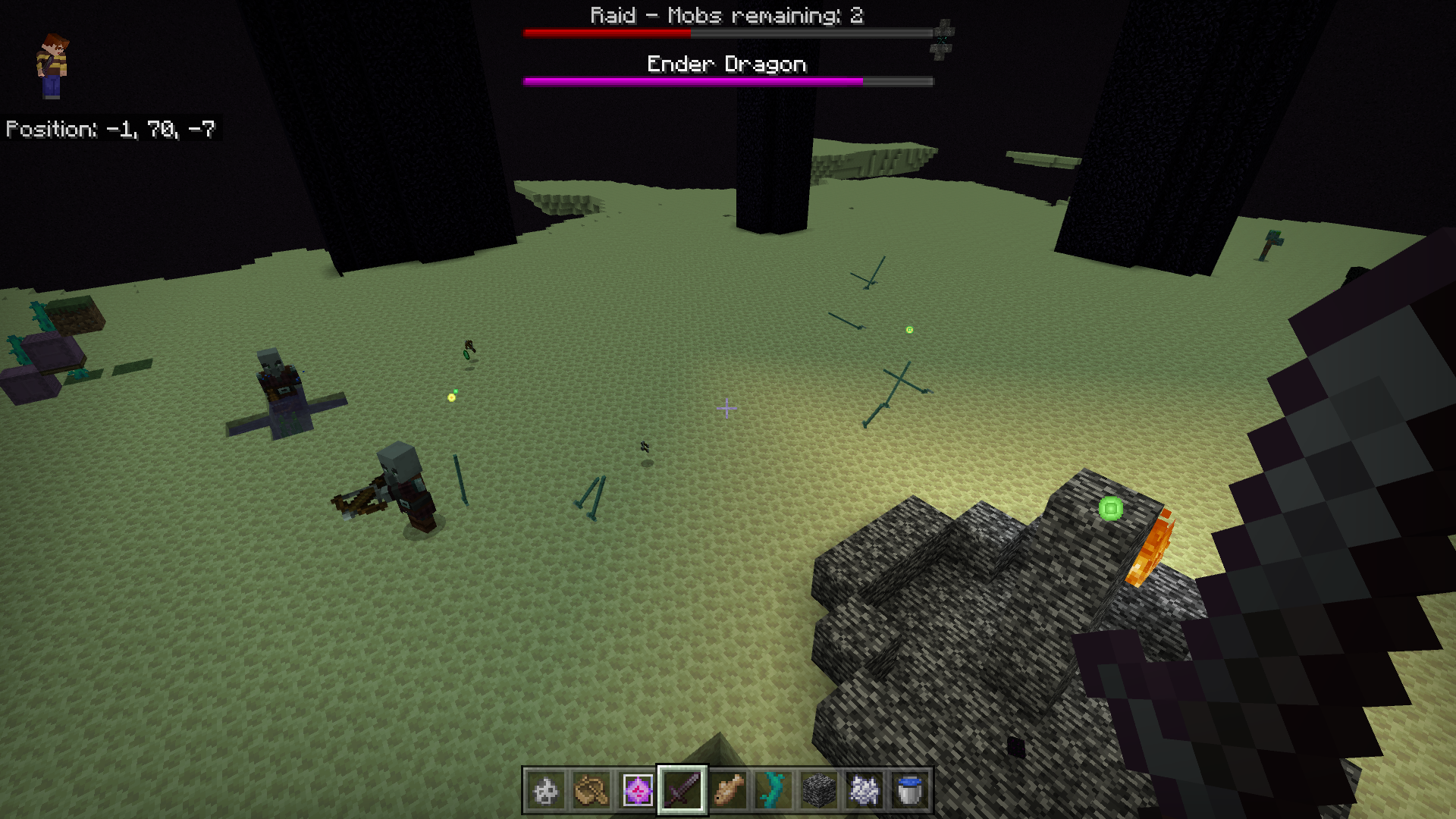The width and height of the screenshot is (1456, 819).
Task: Switch to the twisting vines slot
Action: pos(773,791)
